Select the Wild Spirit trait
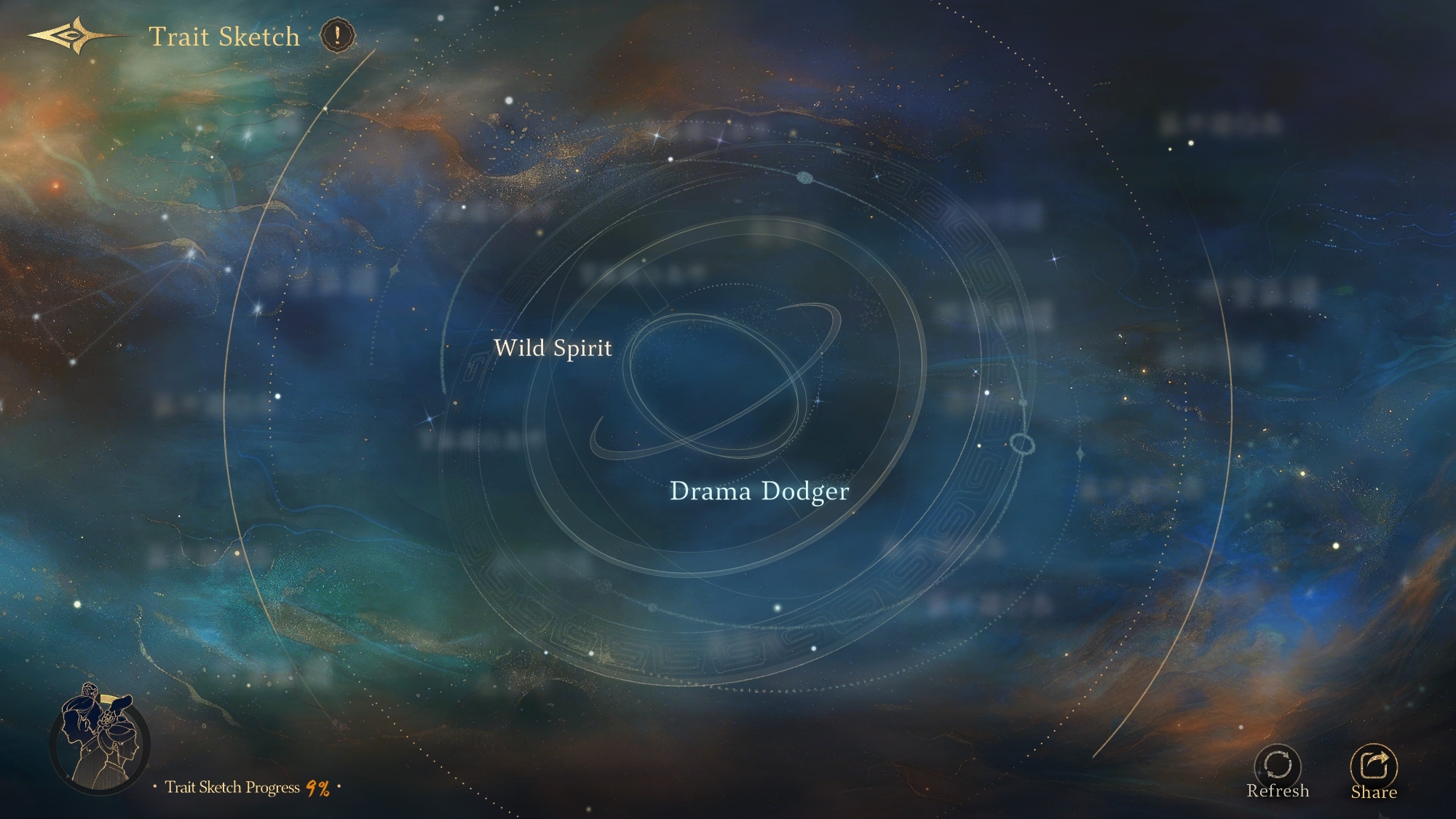 [553, 348]
